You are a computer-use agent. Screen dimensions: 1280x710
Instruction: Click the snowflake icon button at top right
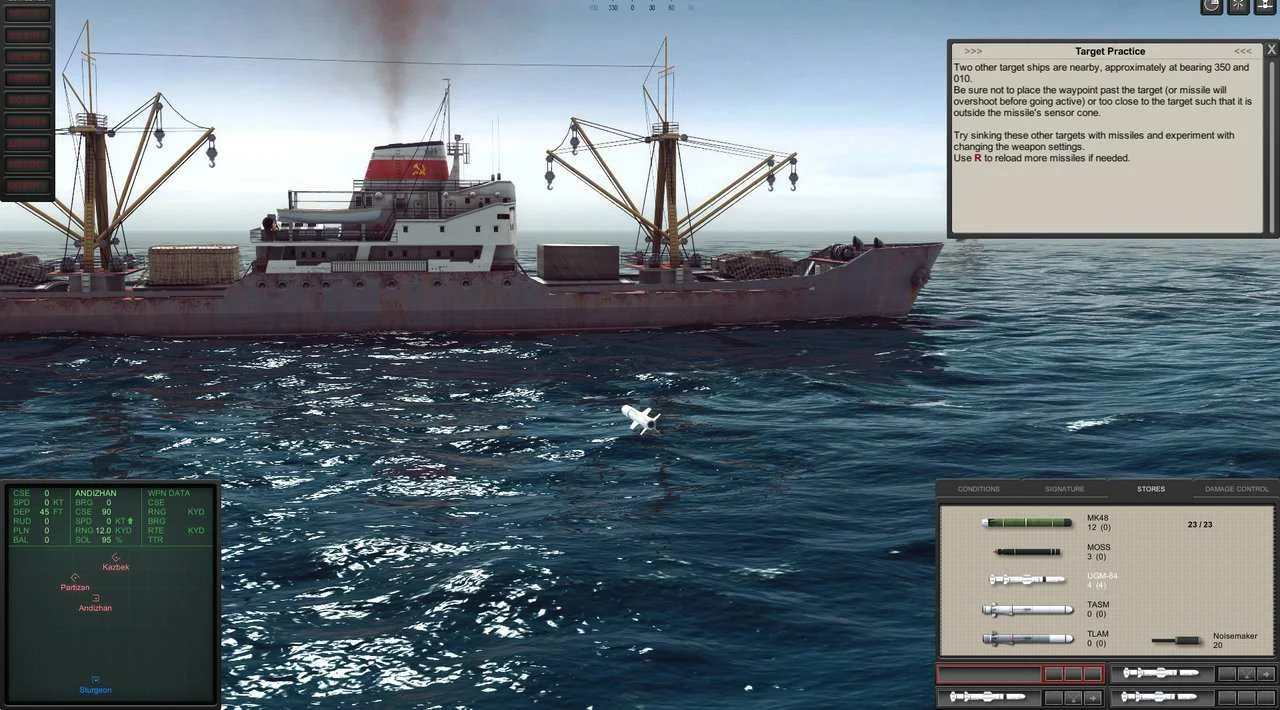(1239, 6)
